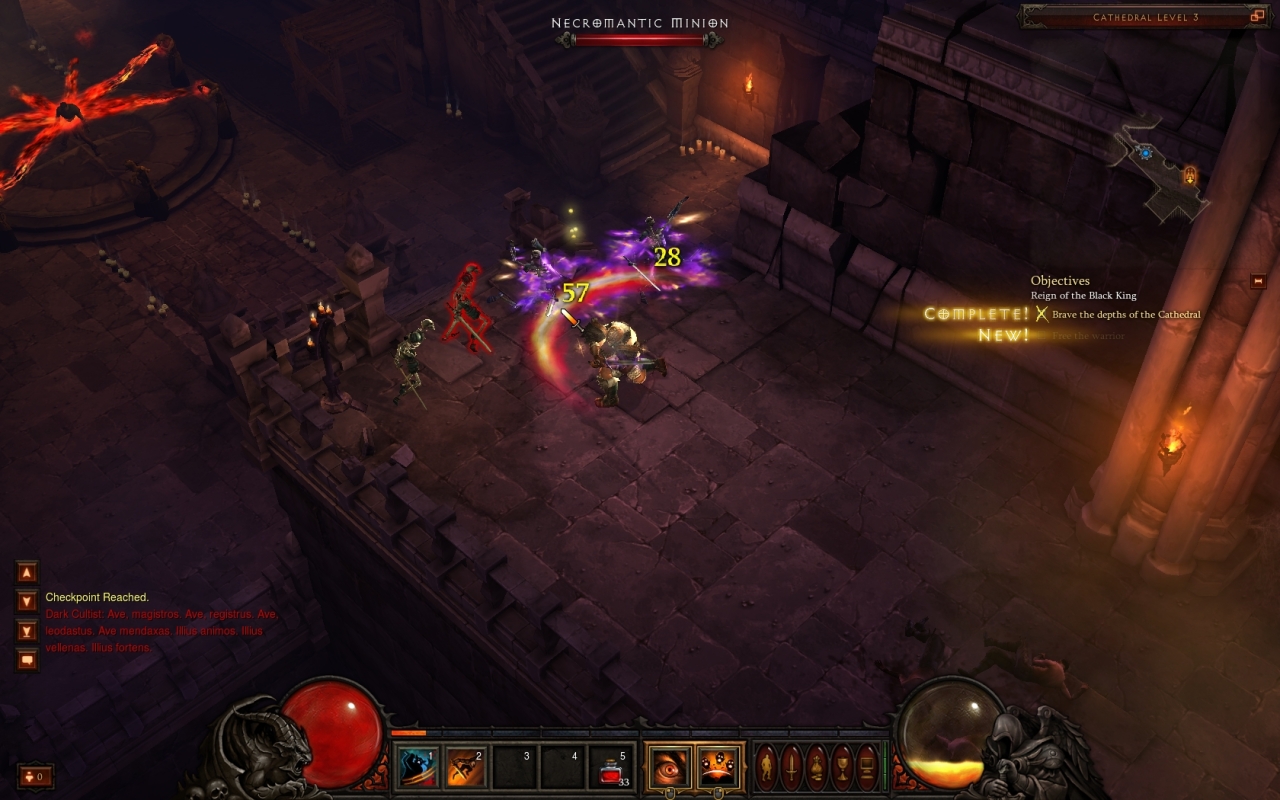
Task: Open the computer monitor game menu button
Action: (x=867, y=768)
